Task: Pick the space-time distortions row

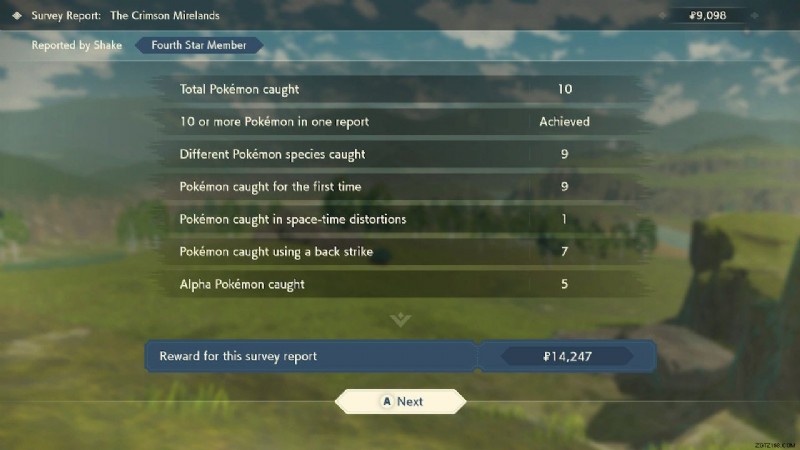Action: 400,219
